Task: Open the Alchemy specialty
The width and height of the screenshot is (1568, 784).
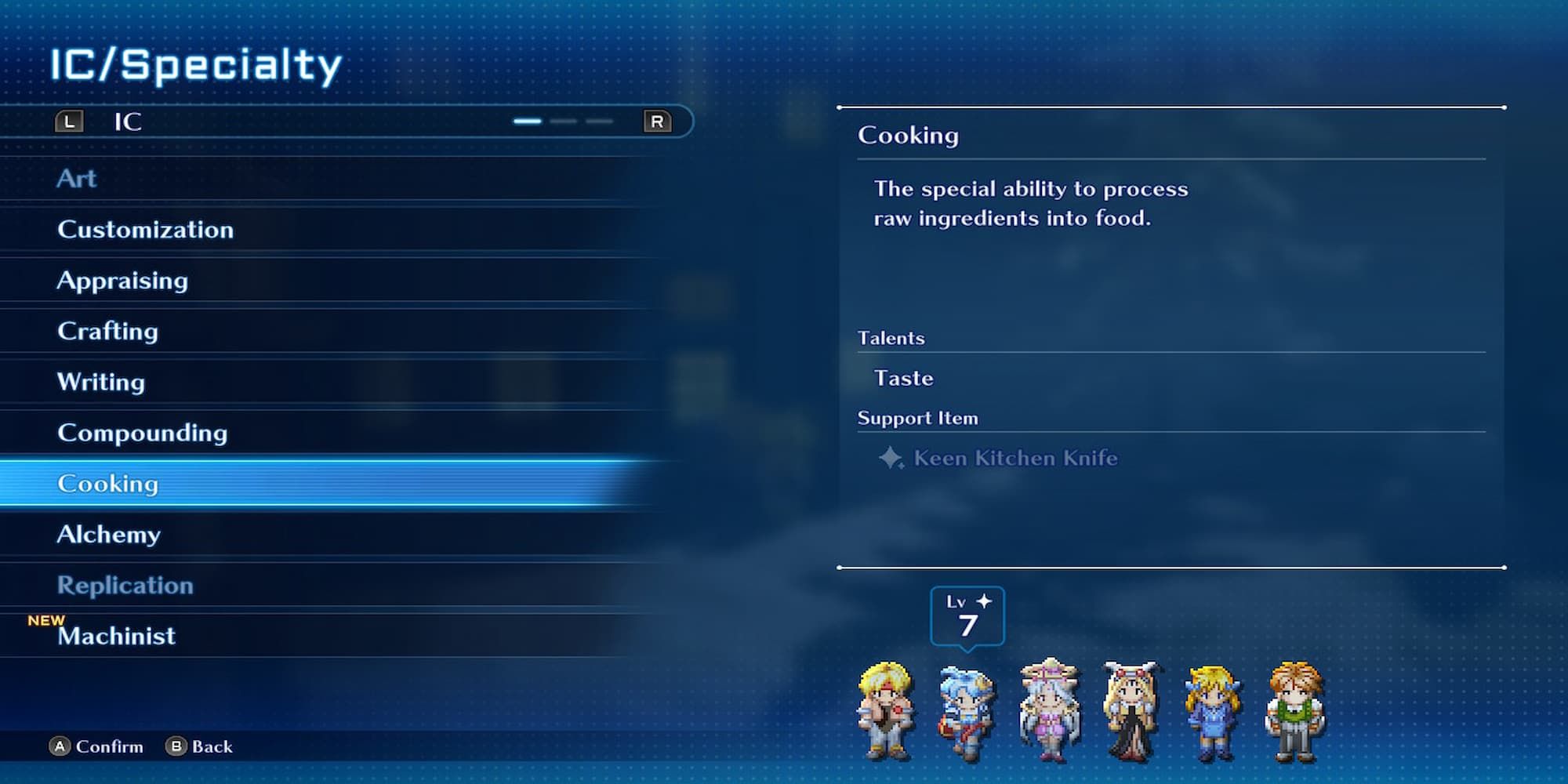Action: pos(108,535)
